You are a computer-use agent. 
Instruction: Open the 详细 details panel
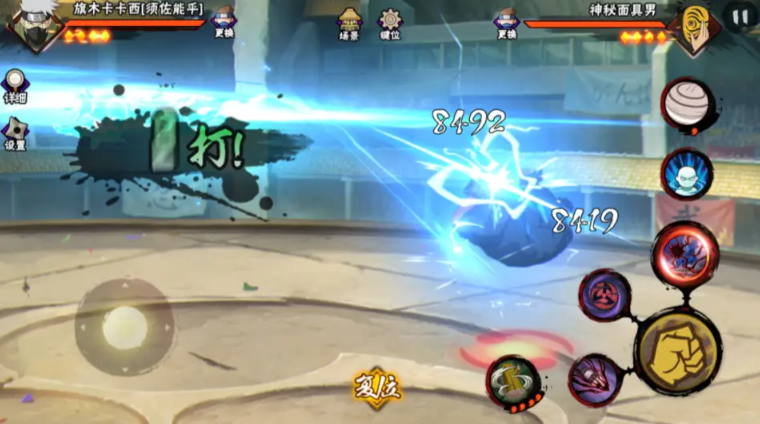click(x=14, y=86)
